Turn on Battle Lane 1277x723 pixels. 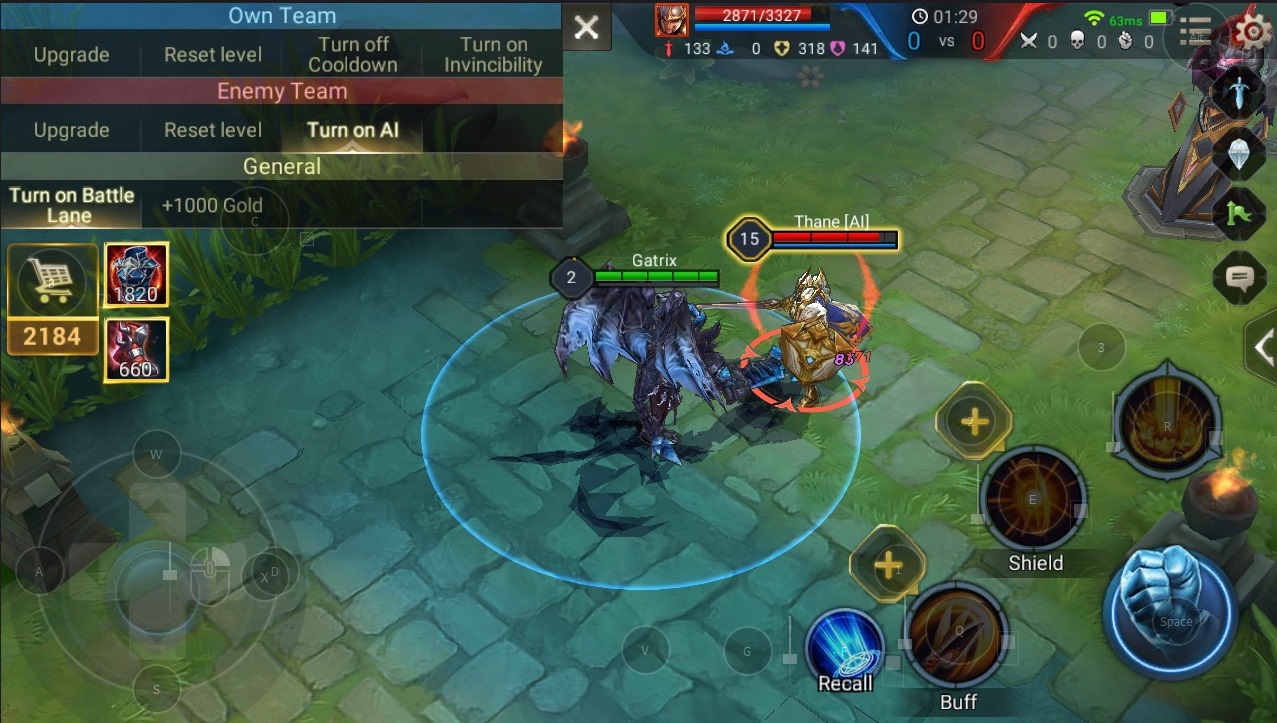tap(71, 205)
